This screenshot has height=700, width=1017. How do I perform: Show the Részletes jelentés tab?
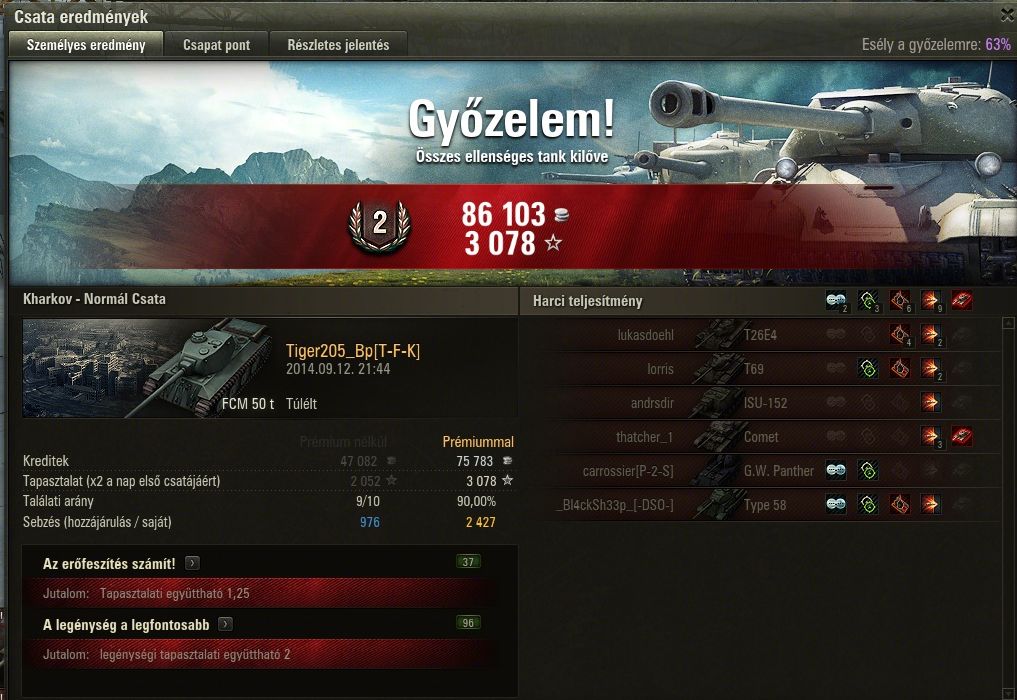pyautogui.click(x=339, y=45)
